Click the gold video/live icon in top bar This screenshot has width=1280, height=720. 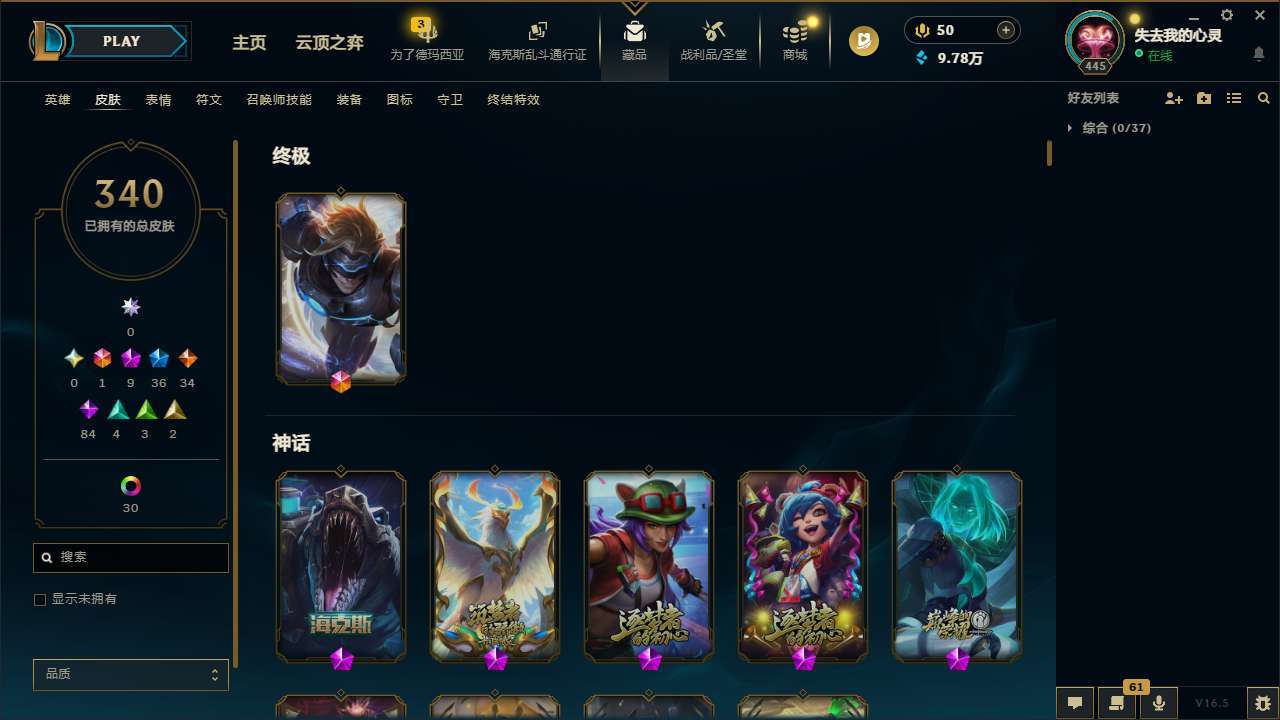pyautogui.click(x=862, y=41)
